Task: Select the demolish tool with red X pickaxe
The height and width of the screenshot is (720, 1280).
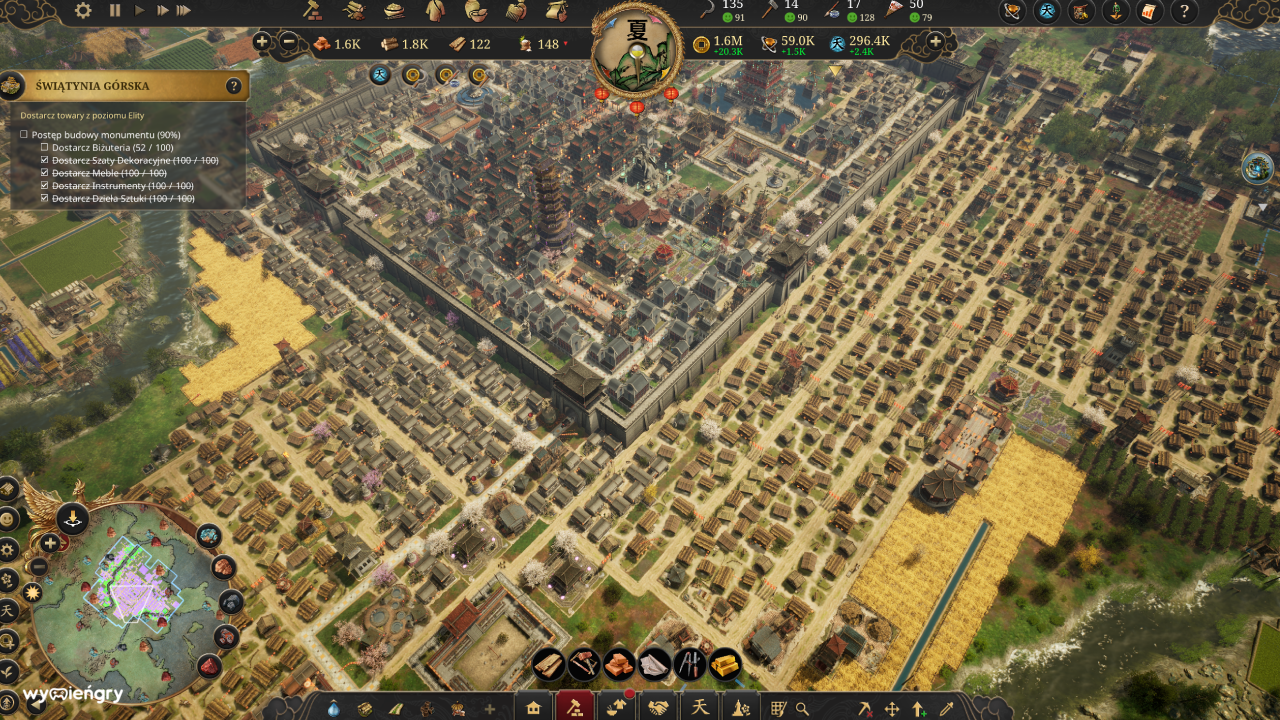Action: 867,706
